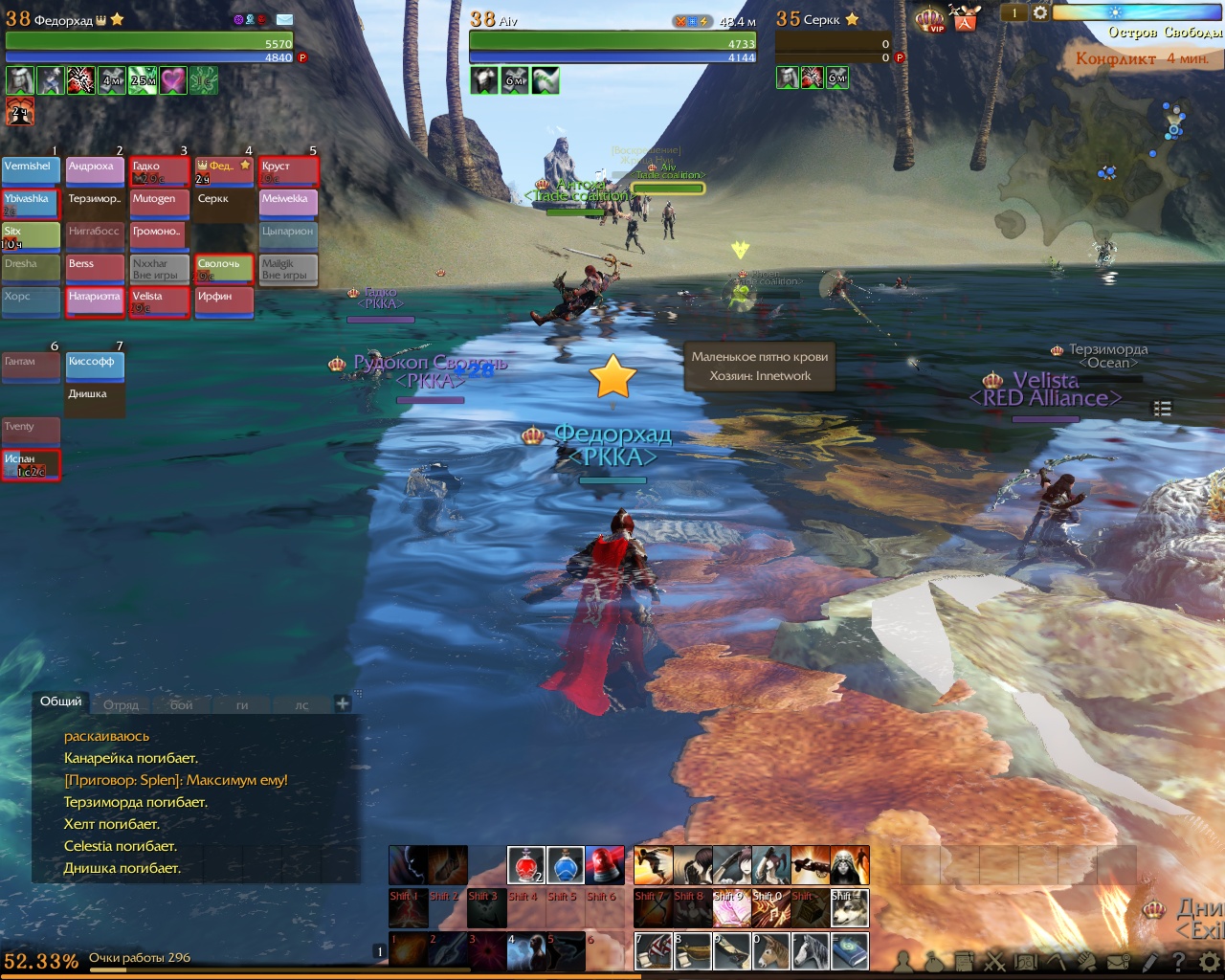Use the blue spellbook hotbar item
Screen dimensions: 1225x980
(850, 950)
